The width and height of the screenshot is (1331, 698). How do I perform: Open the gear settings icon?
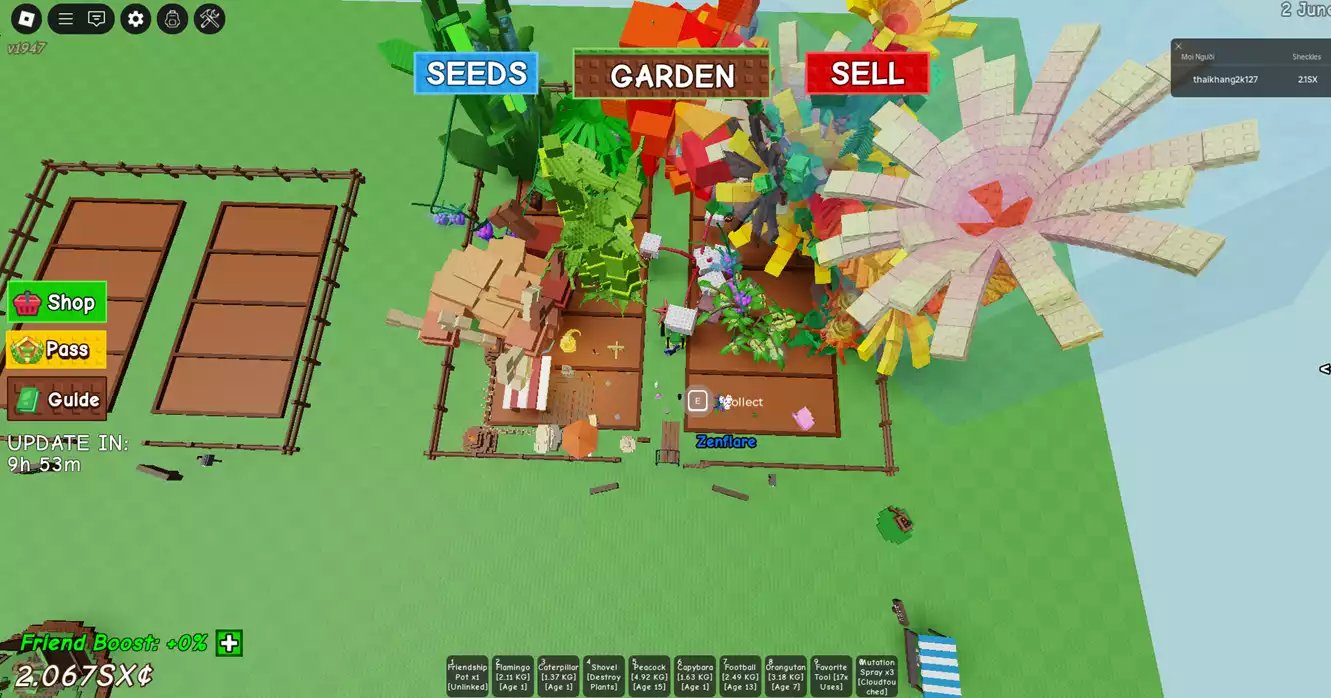click(x=135, y=19)
